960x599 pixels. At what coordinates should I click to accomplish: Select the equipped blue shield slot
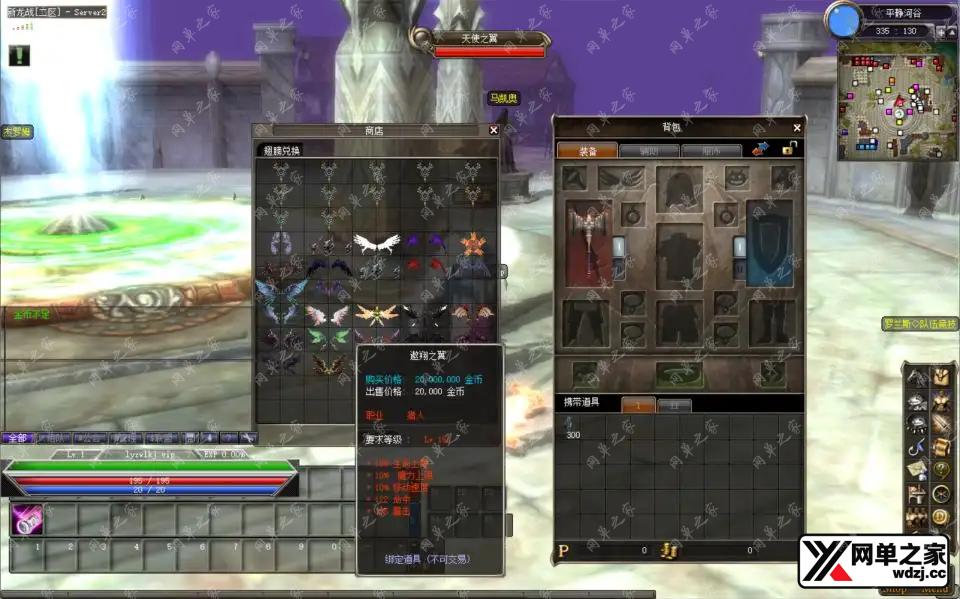pos(769,242)
